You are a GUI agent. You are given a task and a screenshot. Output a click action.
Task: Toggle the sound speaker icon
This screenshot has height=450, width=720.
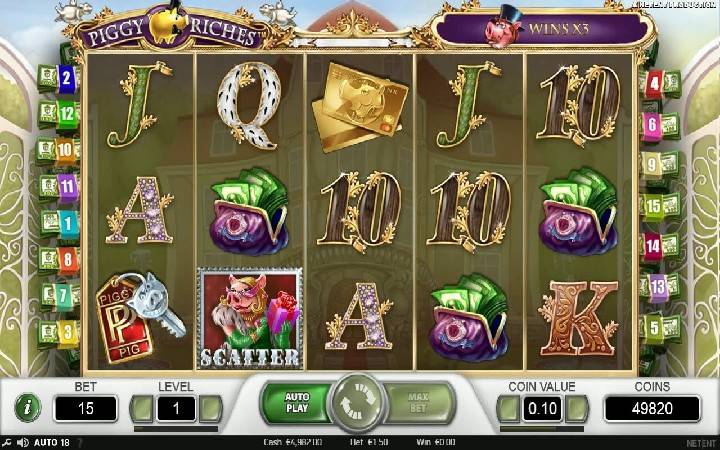[x=23, y=442]
